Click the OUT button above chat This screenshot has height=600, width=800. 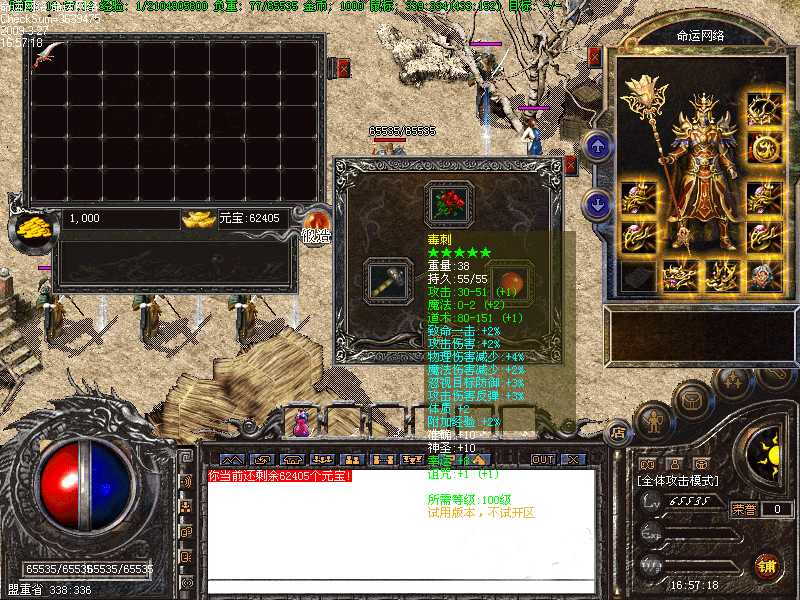tap(541, 459)
